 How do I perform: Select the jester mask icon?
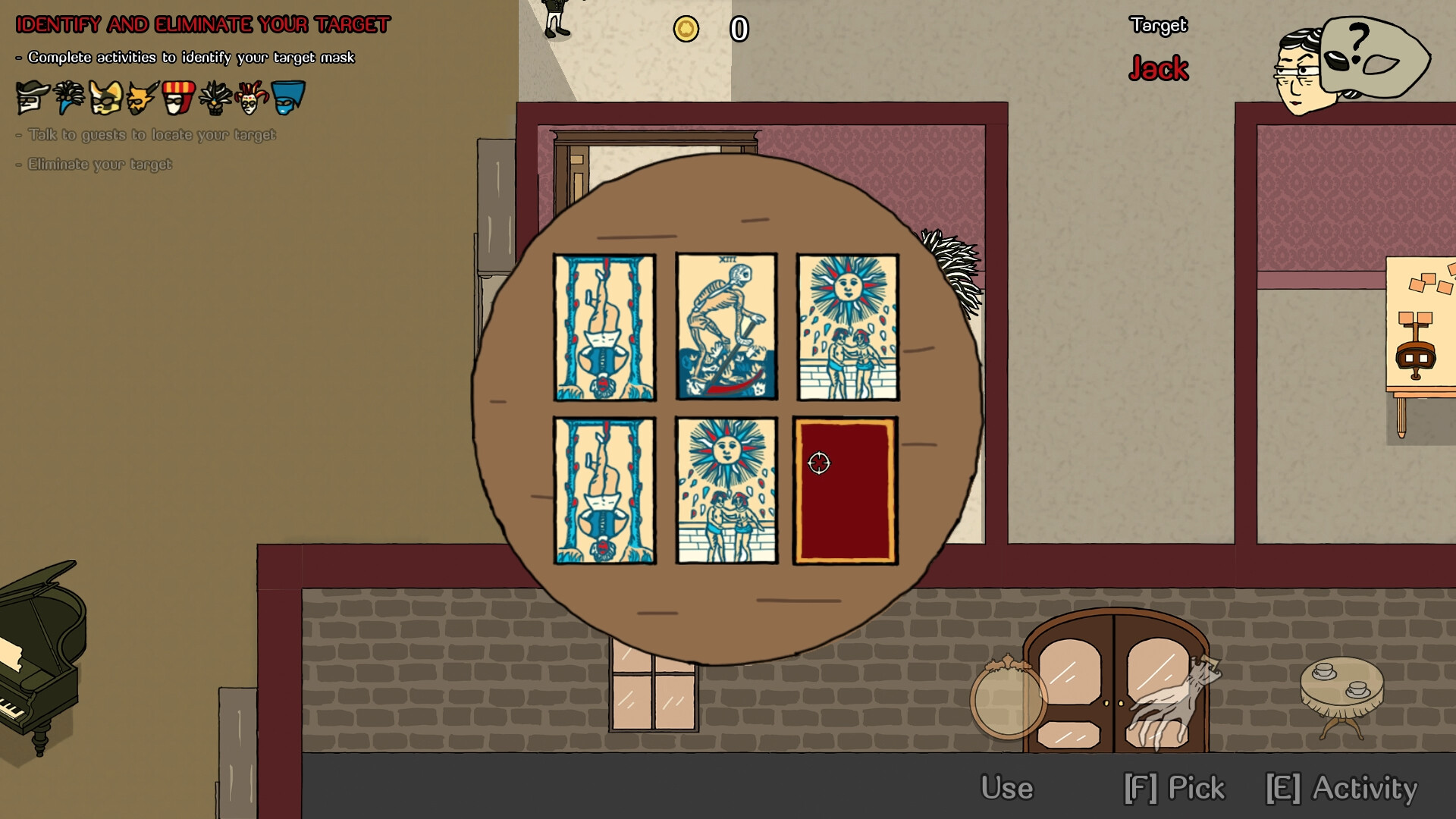click(252, 97)
